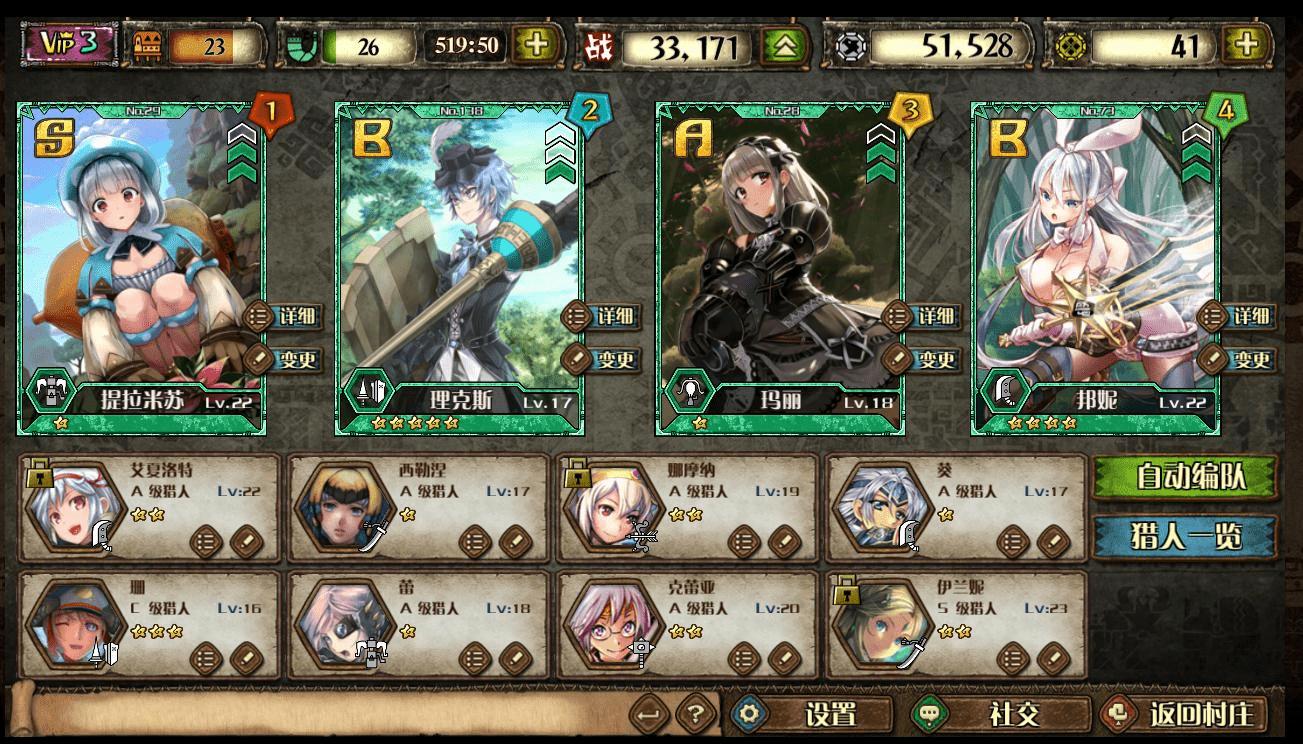Open 详细 details for hunter 提拉米苏
The image size is (1303, 744).
tap(285, 317)
